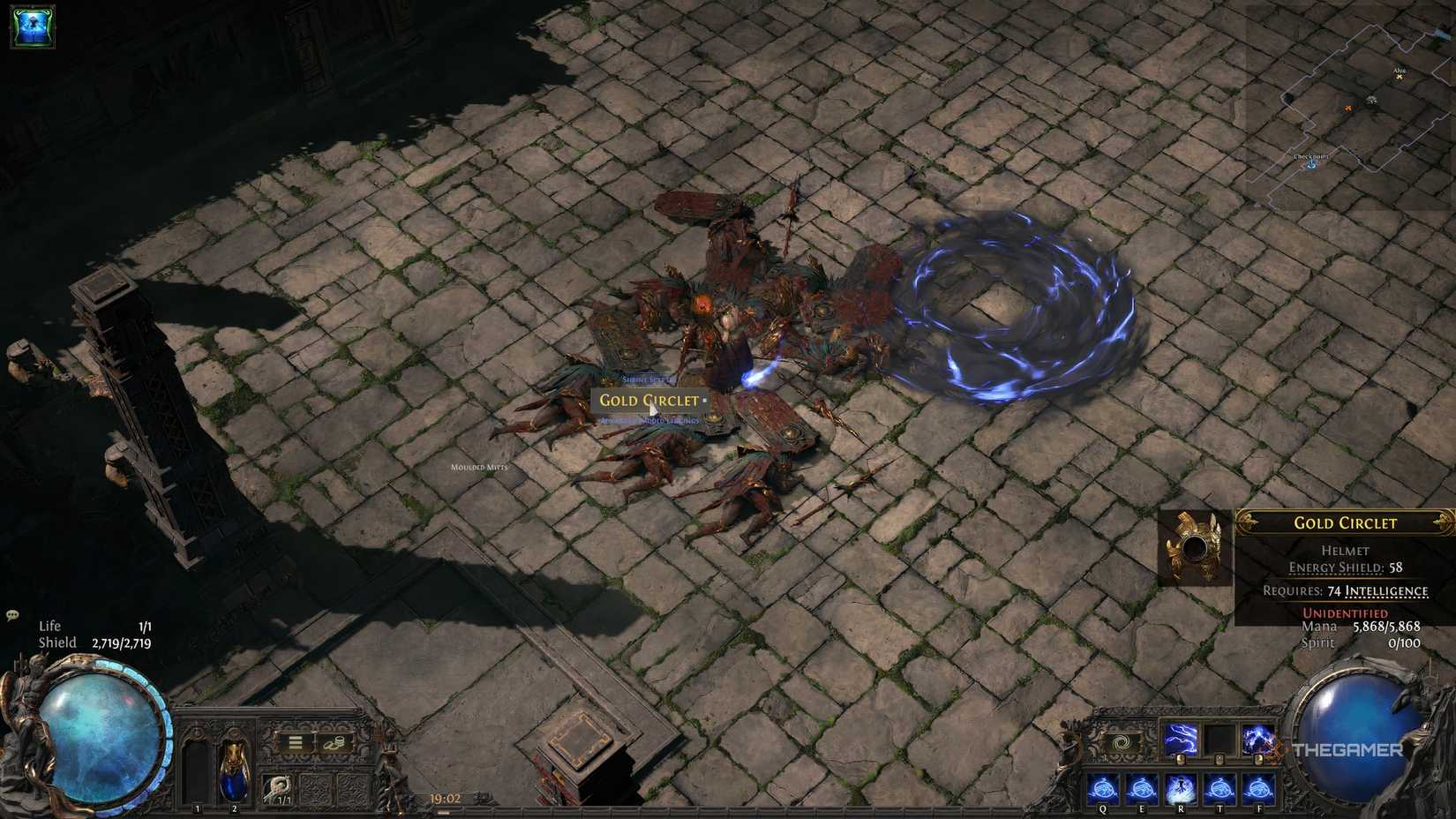Use the mana flask in slot 2
This screenshot has width=1456, height=819.
coord(233,770)
